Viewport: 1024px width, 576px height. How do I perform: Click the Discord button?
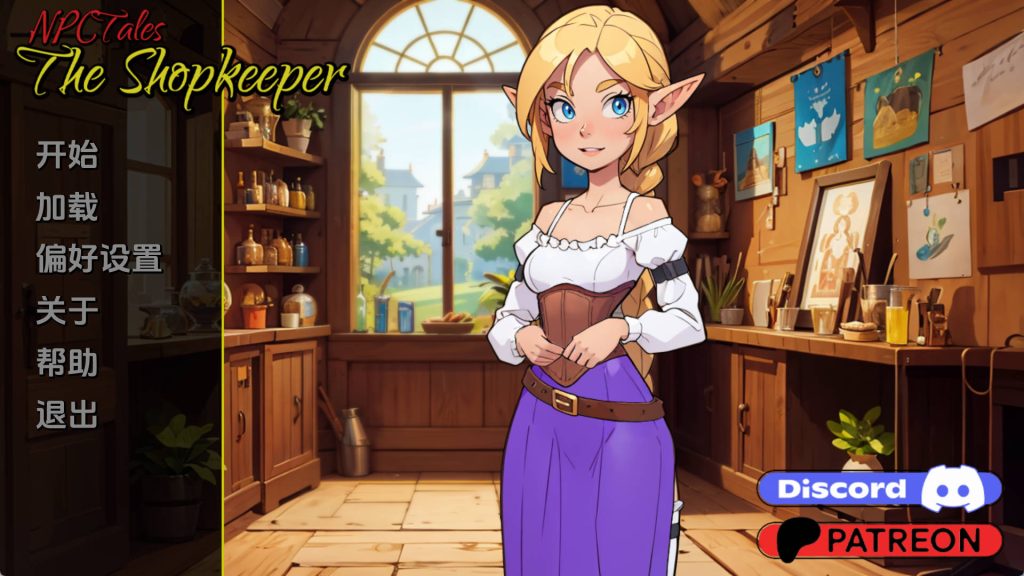(x=879, y=489)
